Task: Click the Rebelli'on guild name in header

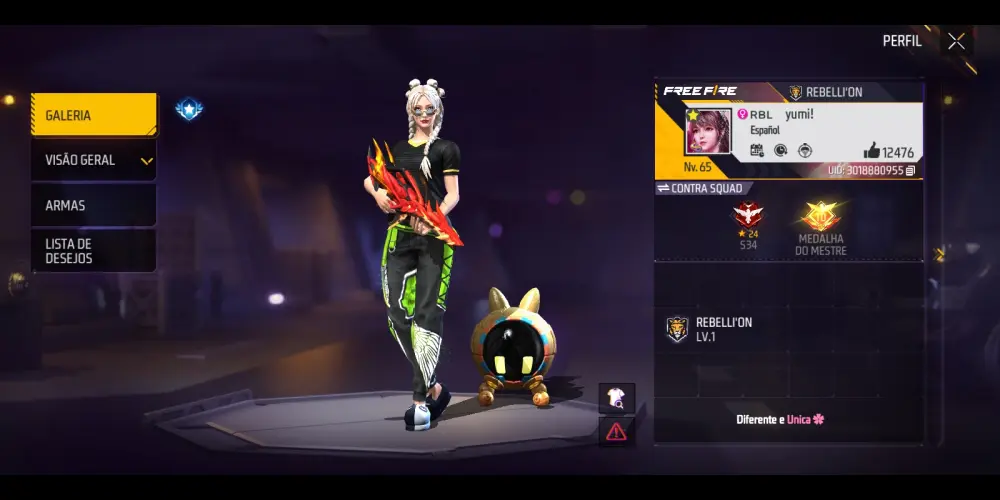Action: tap(826, 92)
